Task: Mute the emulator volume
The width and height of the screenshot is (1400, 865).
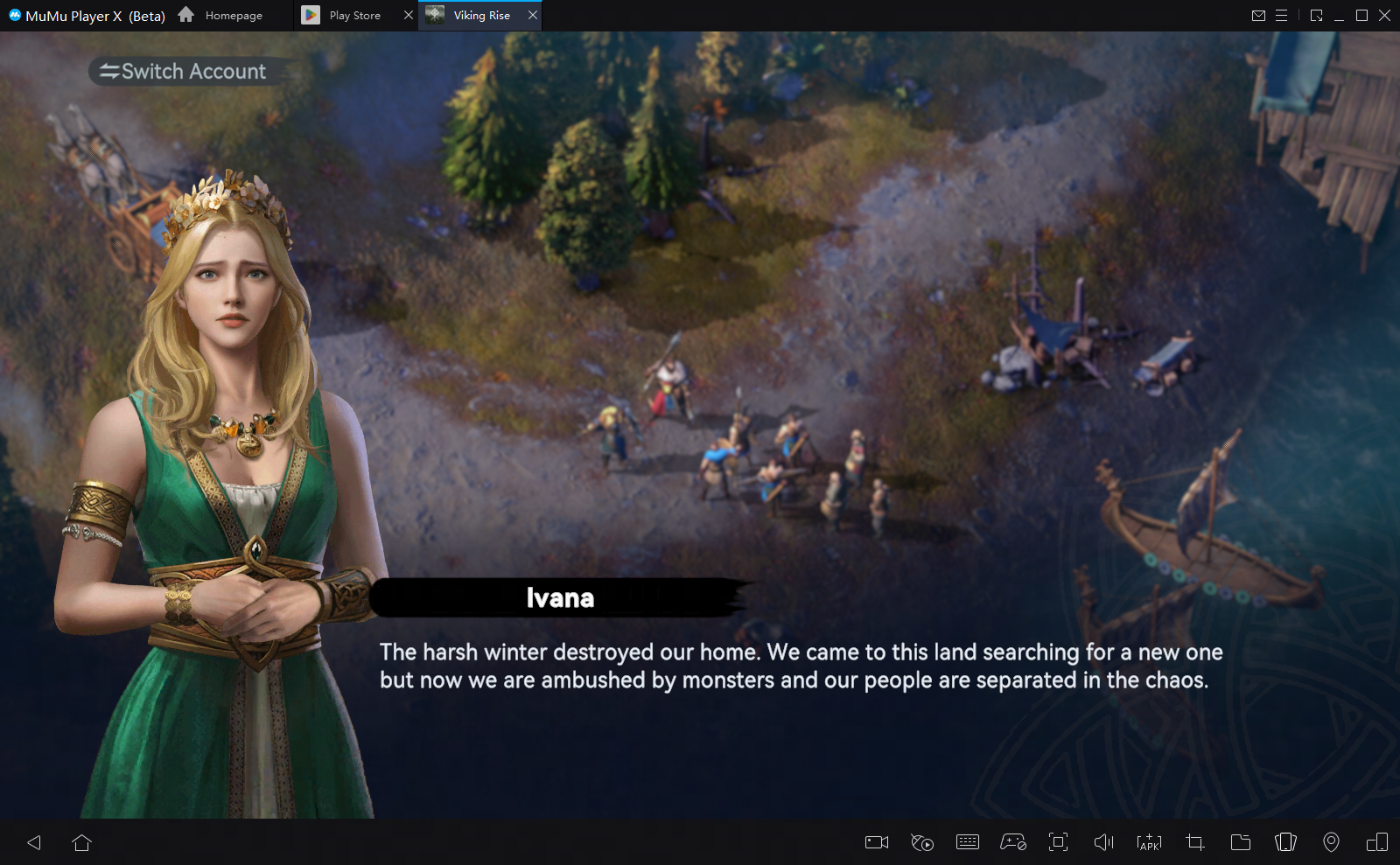Action: tap(1103, 842)
